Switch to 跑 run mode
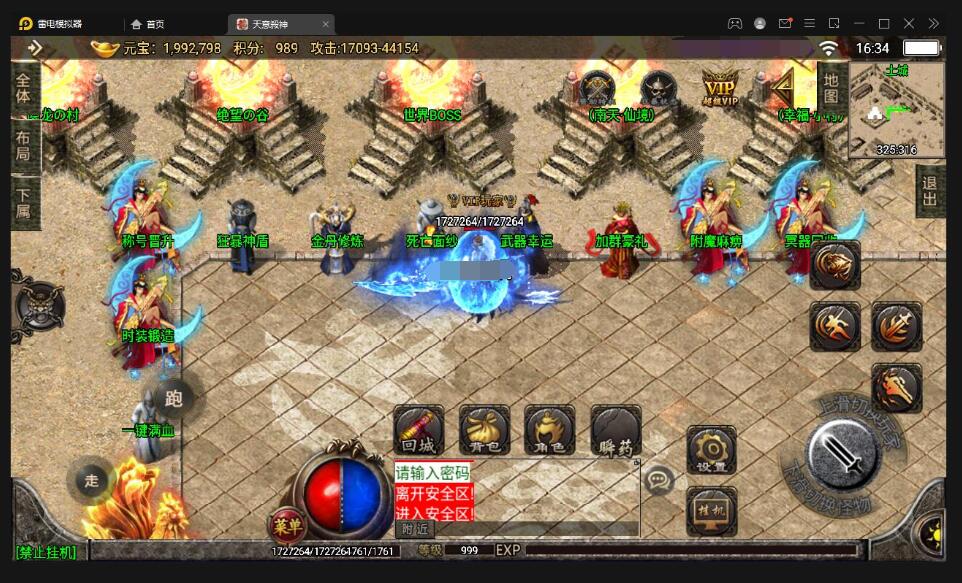 (173, 399)
